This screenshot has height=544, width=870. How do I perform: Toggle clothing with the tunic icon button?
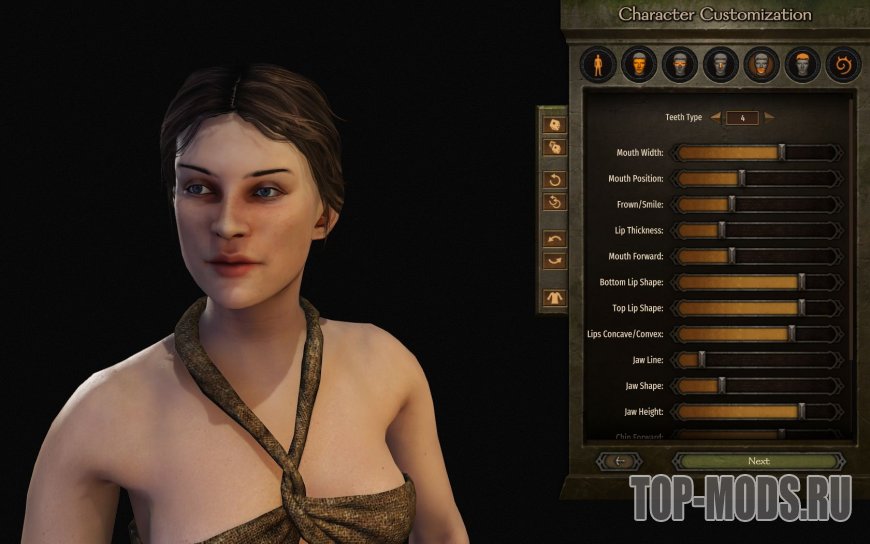tap(554, 297)
